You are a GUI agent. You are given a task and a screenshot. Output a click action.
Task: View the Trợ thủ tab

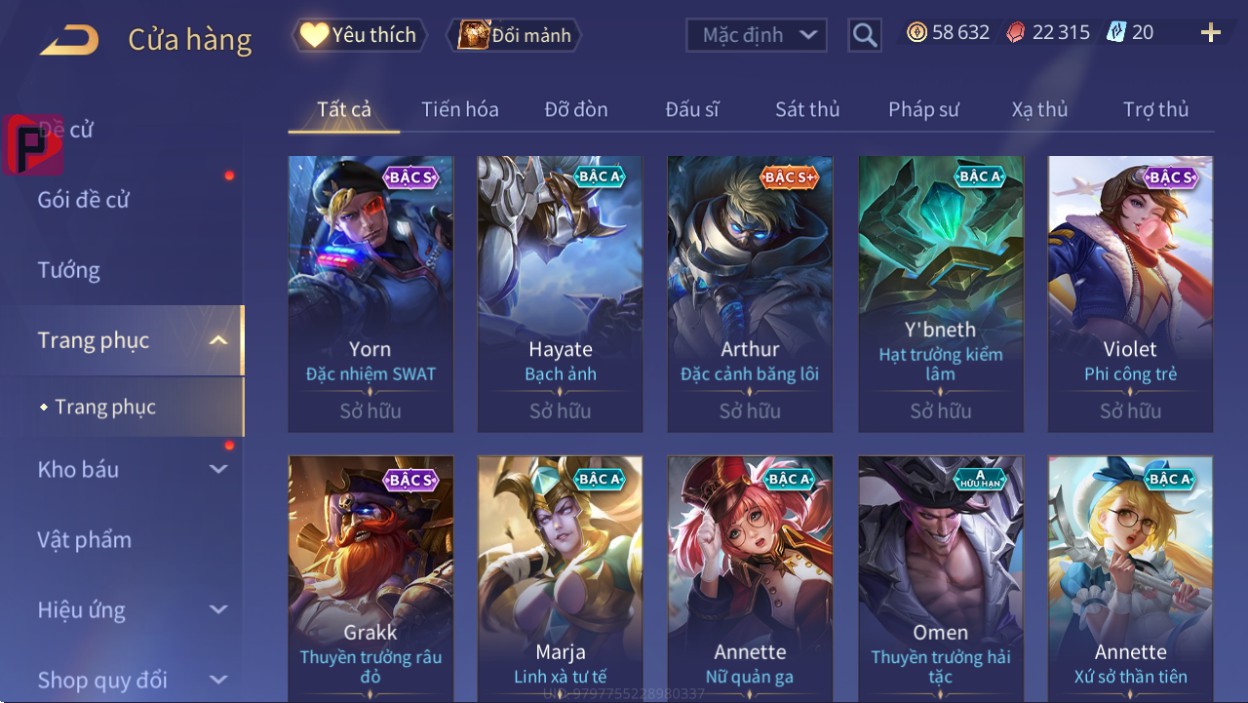tap(1155, 109)
